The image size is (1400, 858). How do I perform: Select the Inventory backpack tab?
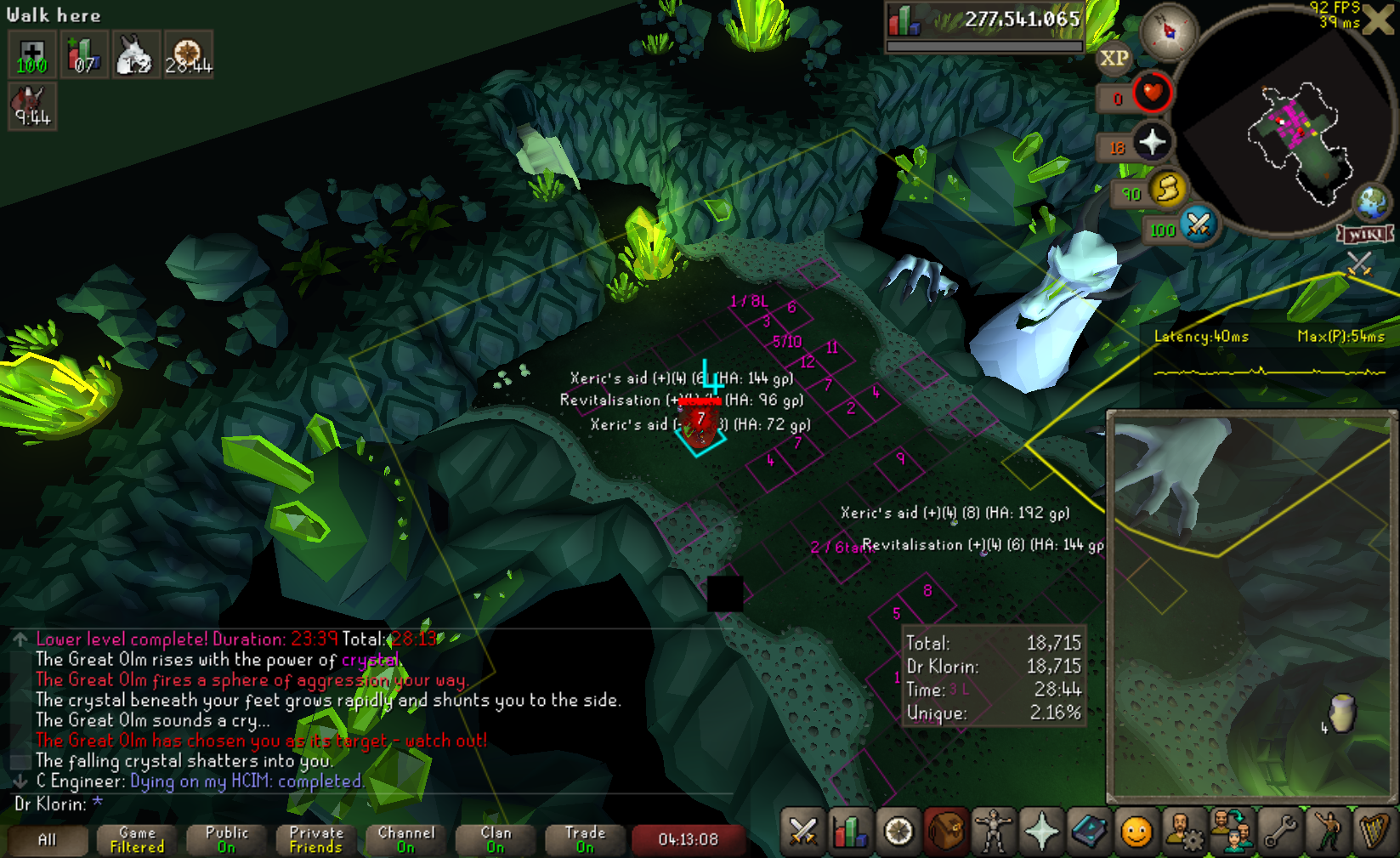(x=945, y=831)
